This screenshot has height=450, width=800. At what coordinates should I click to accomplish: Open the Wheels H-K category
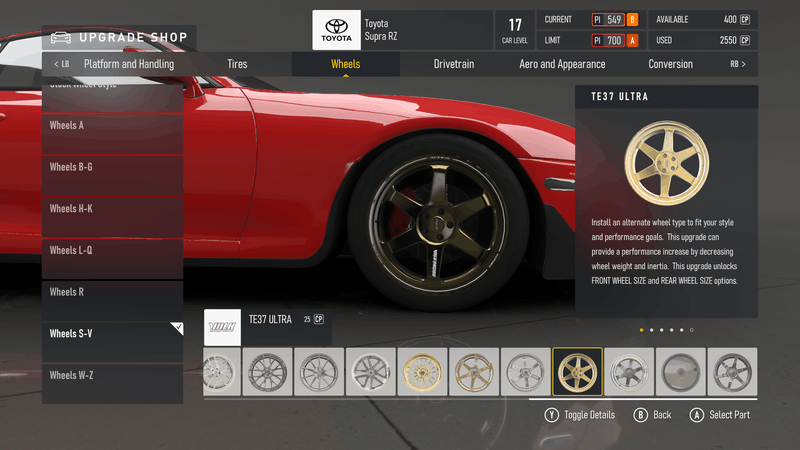[112, 209]
